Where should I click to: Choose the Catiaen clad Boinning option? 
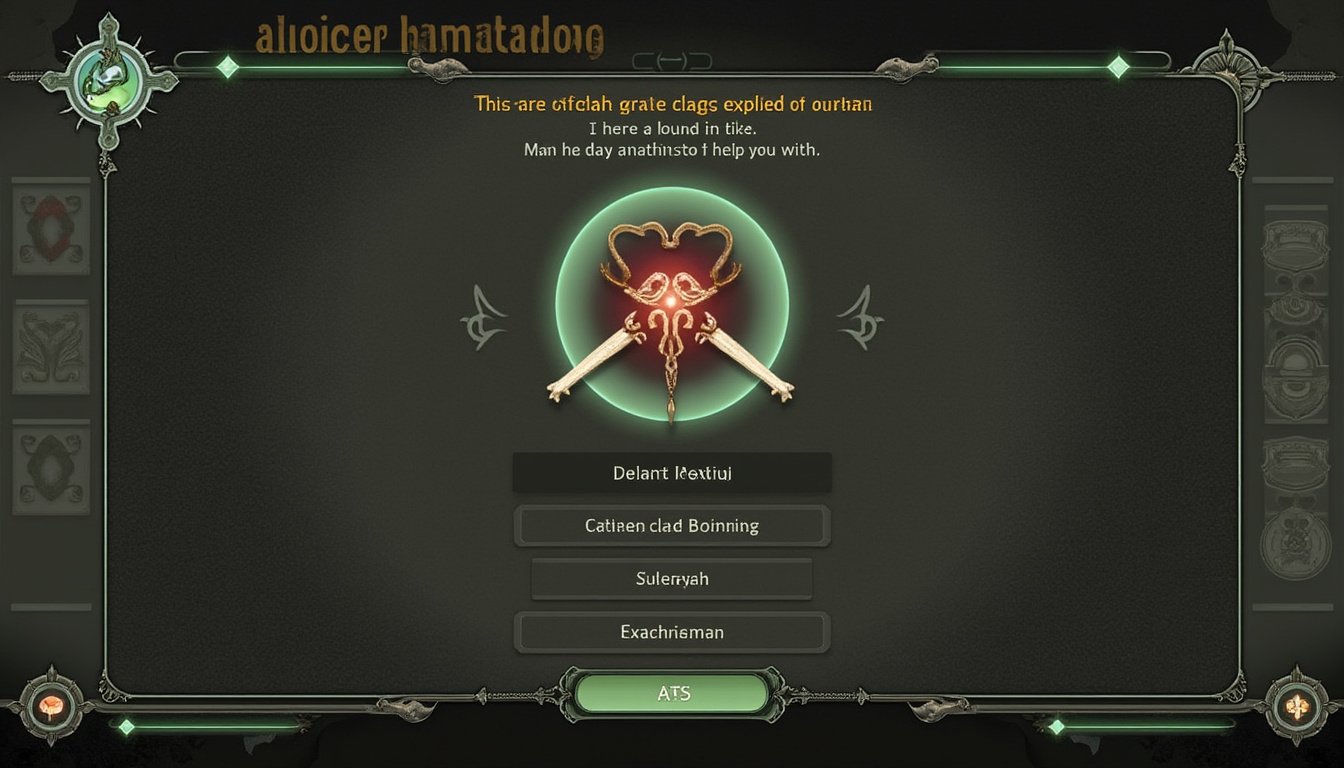coord(672,526)
